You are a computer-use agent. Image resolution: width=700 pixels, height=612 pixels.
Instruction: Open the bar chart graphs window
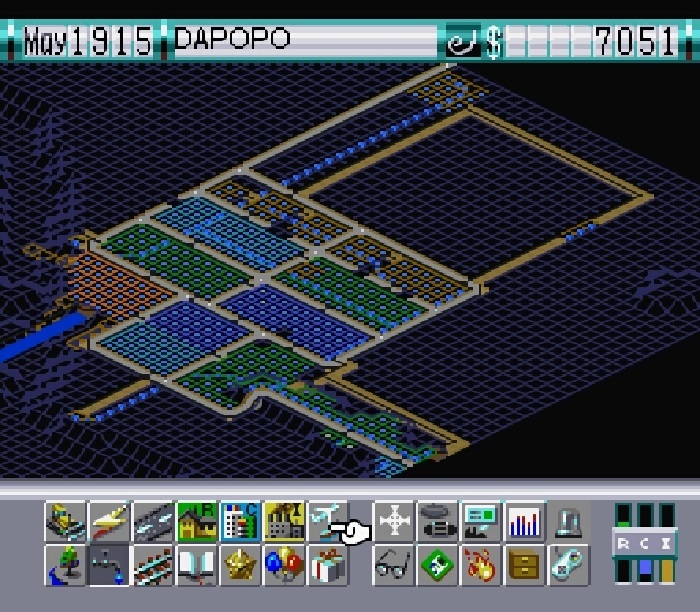click(525, 521)
